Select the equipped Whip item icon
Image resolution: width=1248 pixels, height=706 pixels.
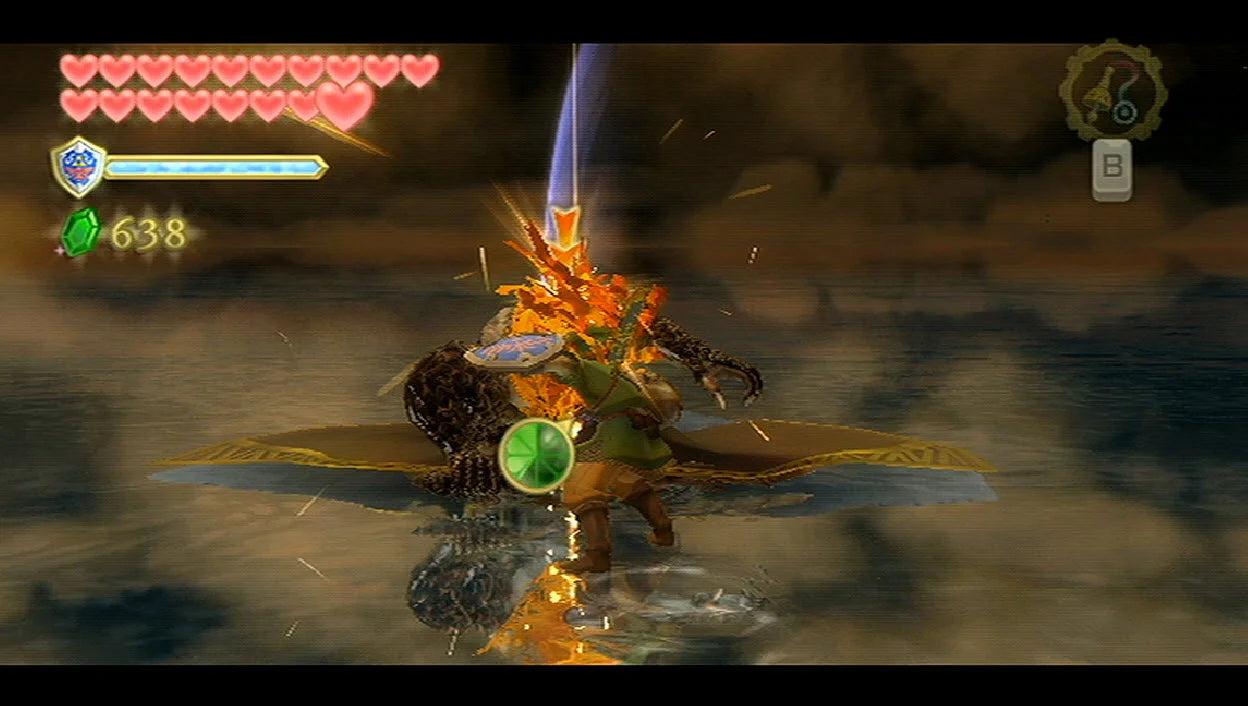1112,90
